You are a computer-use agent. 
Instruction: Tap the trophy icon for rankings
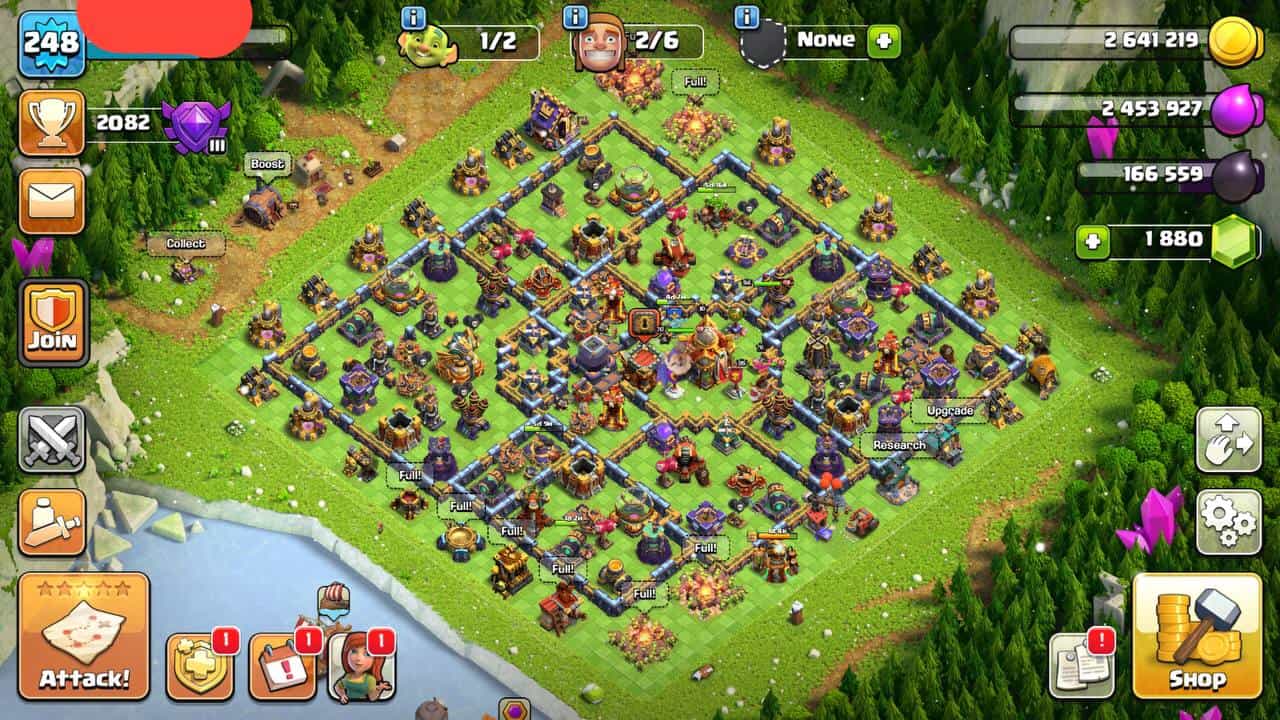[x=51, y=123]
